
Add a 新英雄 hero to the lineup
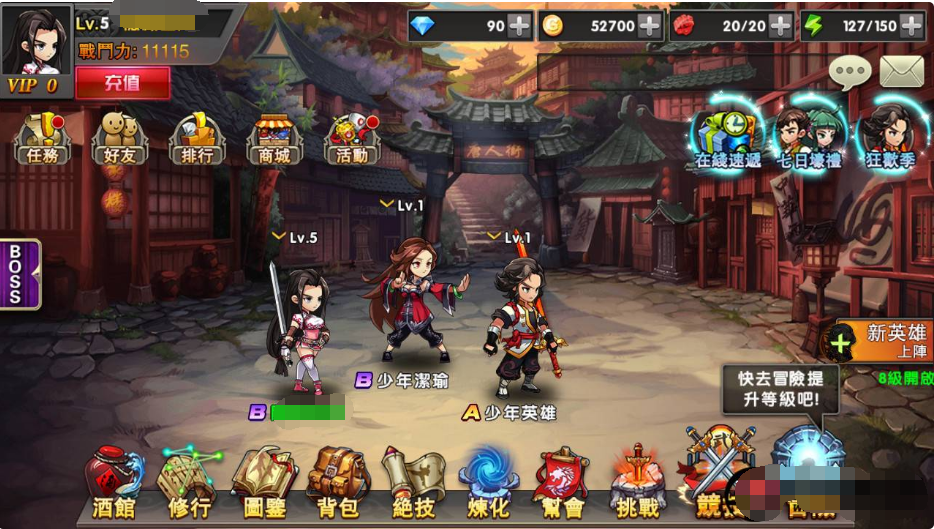tap(841, 344)
